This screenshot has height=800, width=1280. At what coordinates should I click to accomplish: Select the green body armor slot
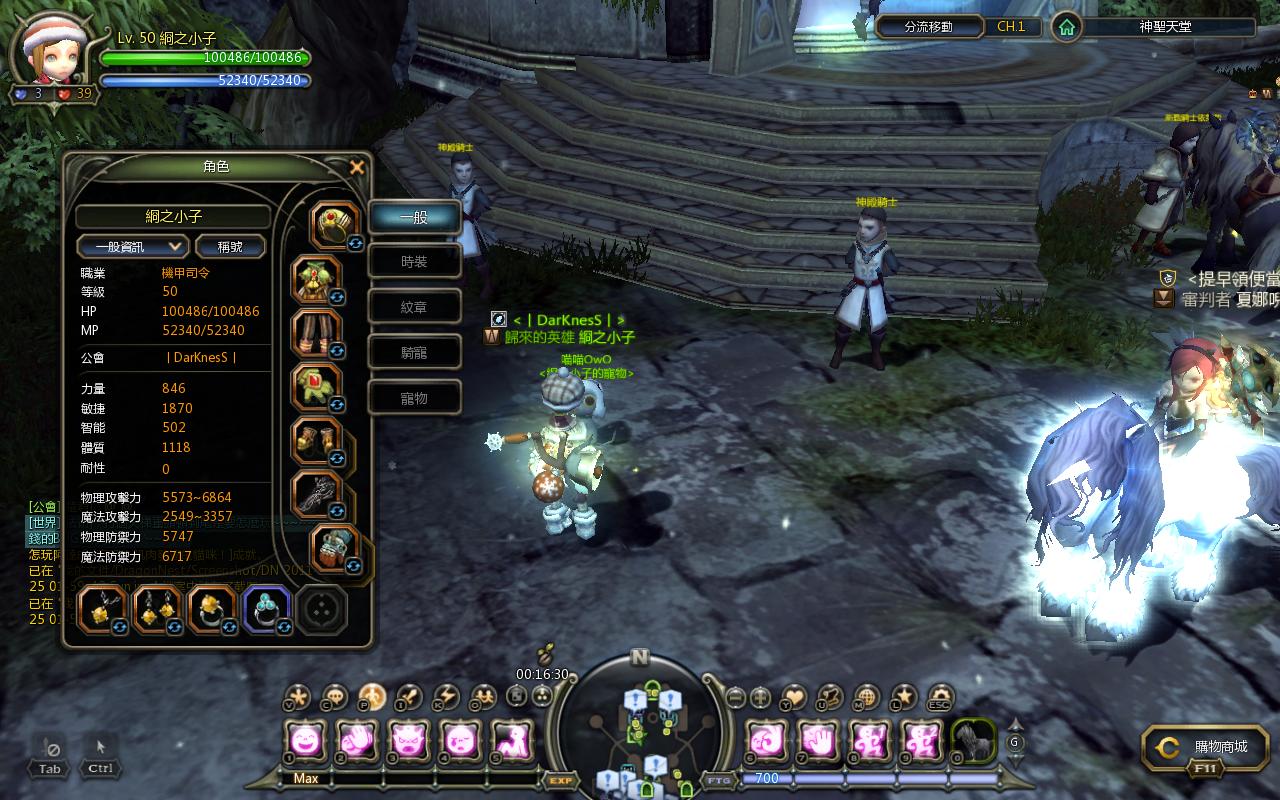pyautogui.click(x=316, y=280)
